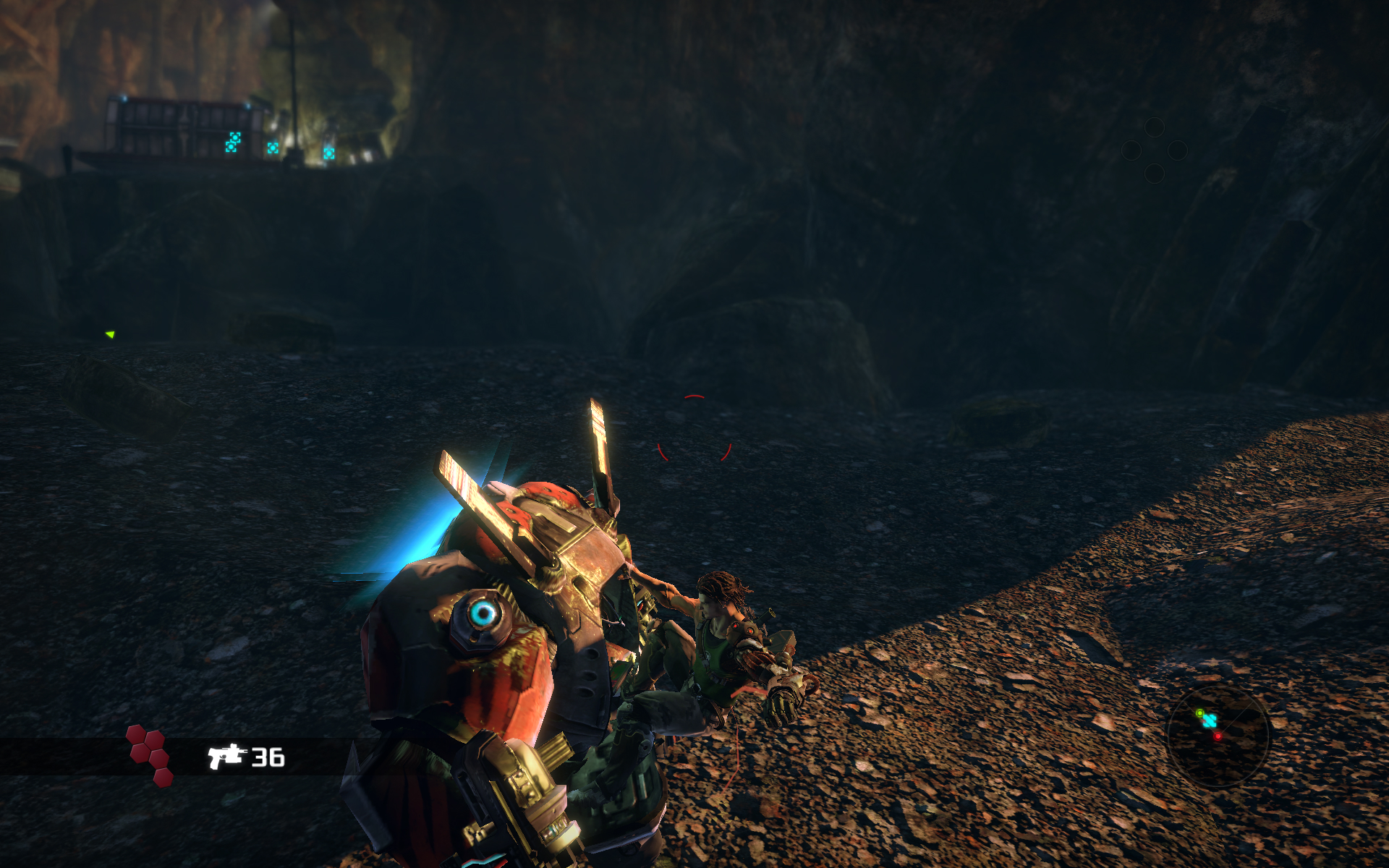Select the green marker on the radar
This screenshot has height=868, width=1389.
click(x=1199, y=714)
